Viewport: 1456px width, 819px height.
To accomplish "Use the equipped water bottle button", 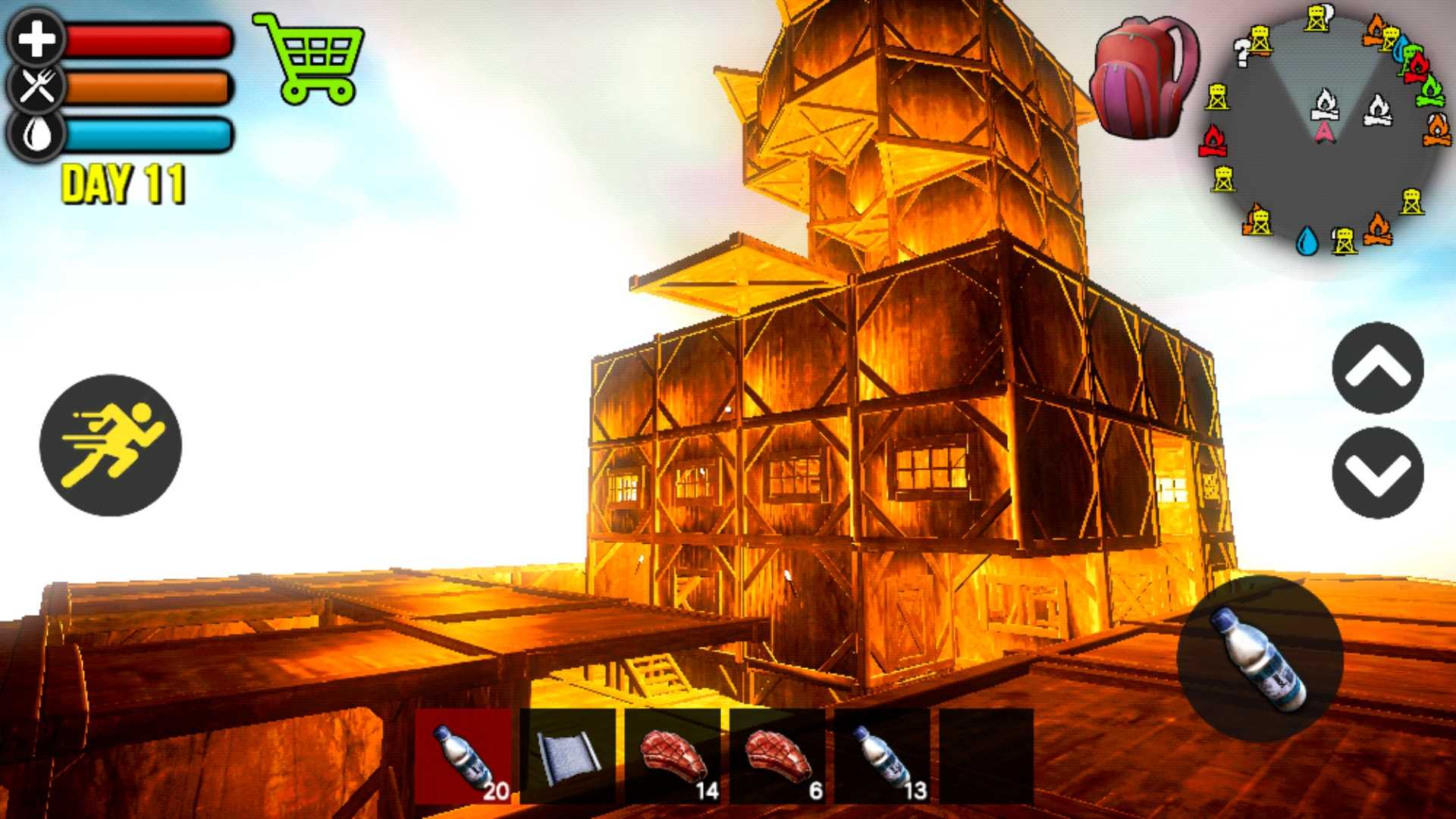I will [1260, 658].
